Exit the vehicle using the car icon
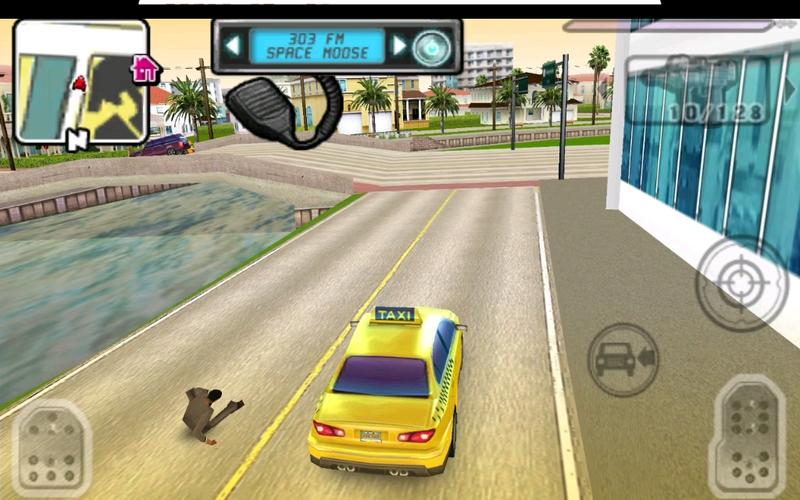Image resolution: width=800 pixels, height=500 pixels. point(622,357)
